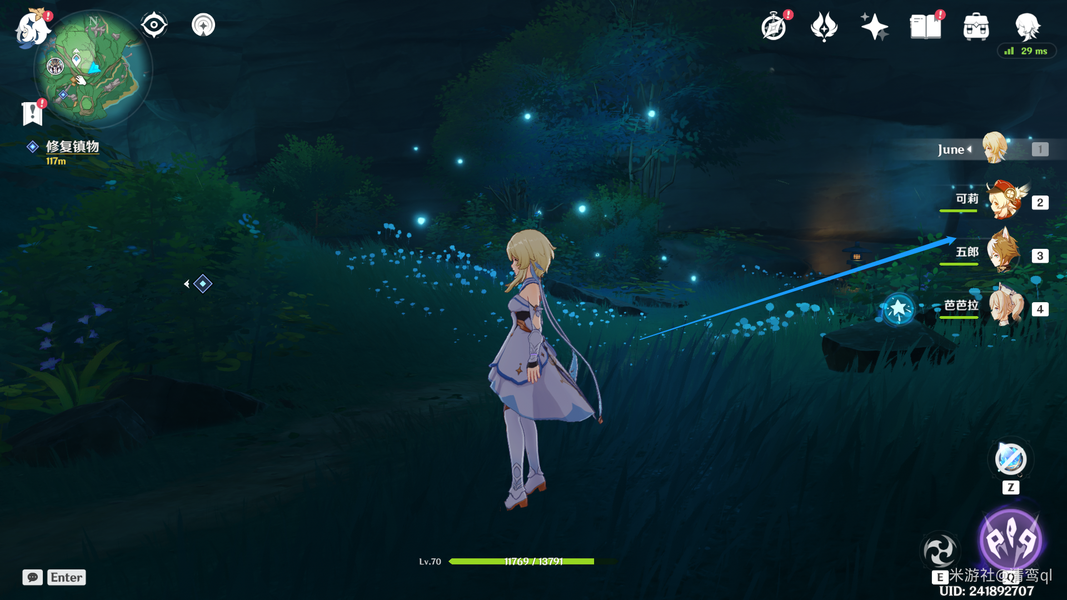The width and height of the screenshot is (1067, 600).
Task: Select the 修复镇物 quest tracker
Action: (72, 147)
